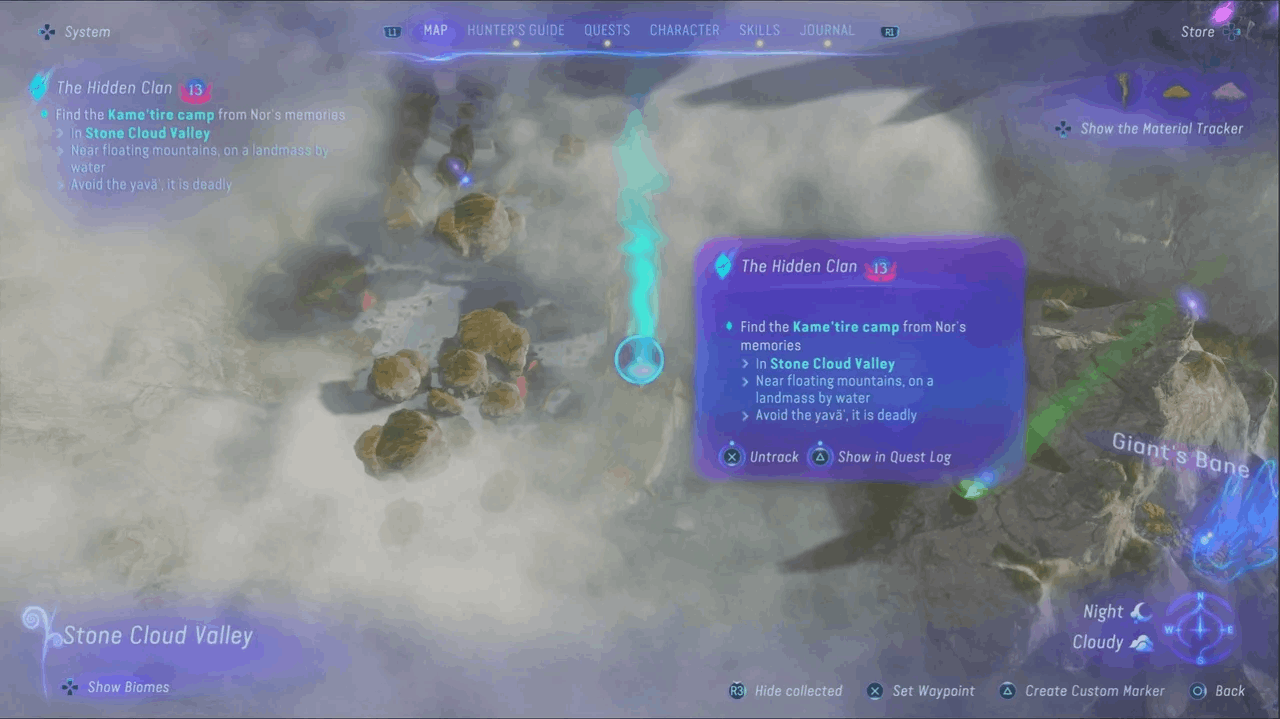Show the Material Tracker
The height and width of the screenshot is (719, 1280).
click(1151, 129)
